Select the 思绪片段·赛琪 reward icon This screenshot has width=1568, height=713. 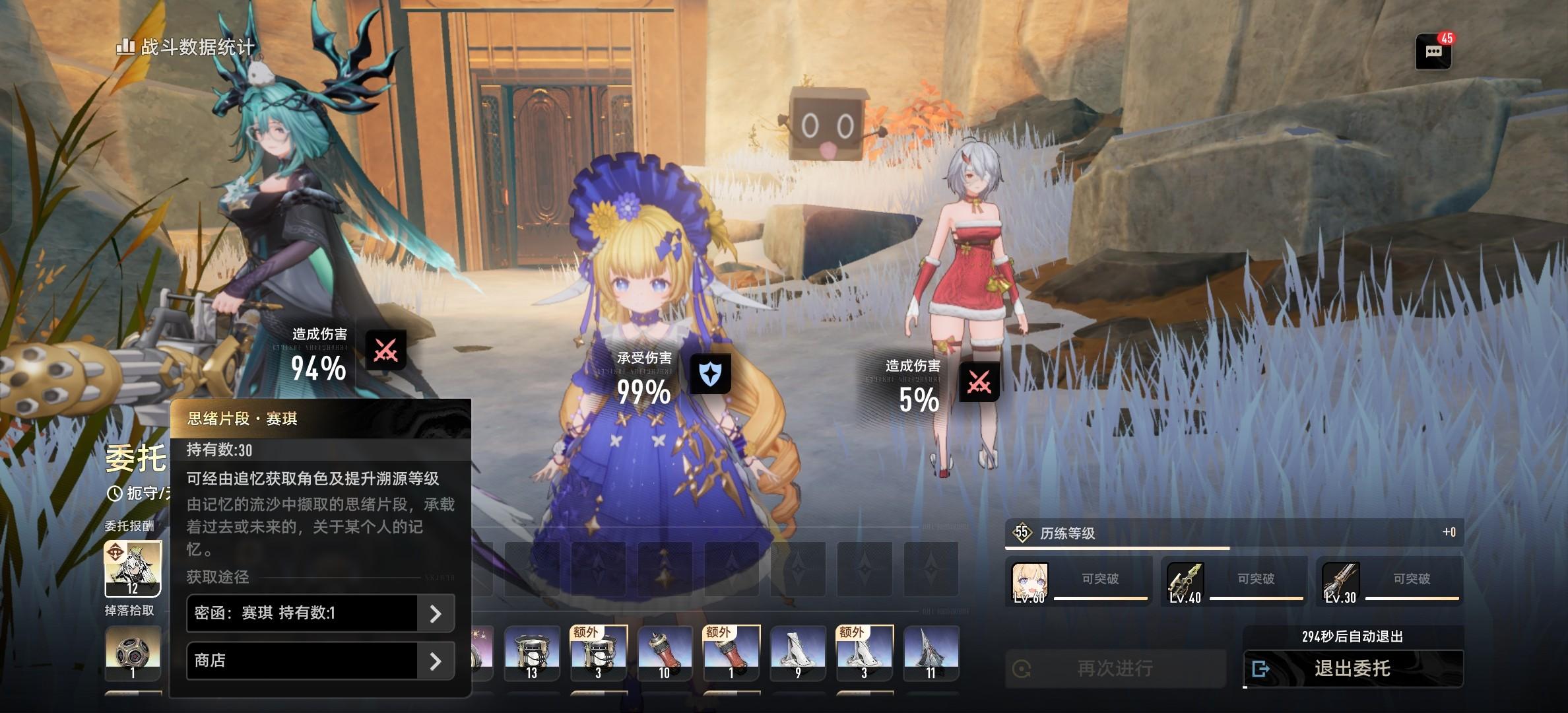(x=133, y=568)
